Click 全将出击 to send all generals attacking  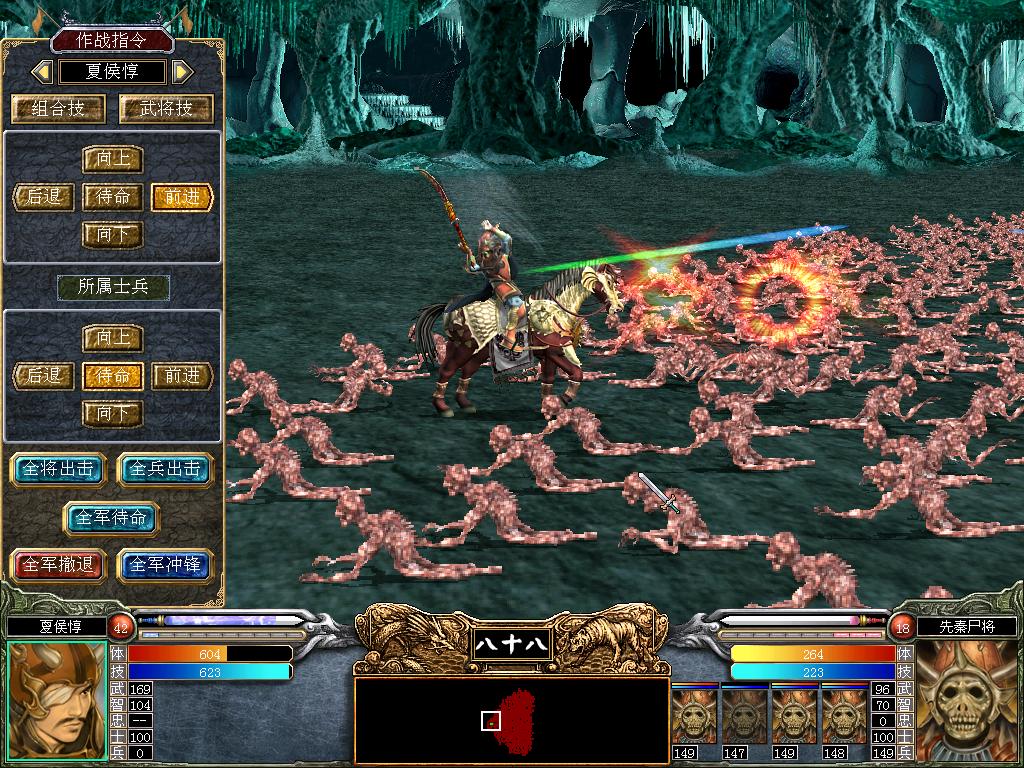tap(60, 469)
